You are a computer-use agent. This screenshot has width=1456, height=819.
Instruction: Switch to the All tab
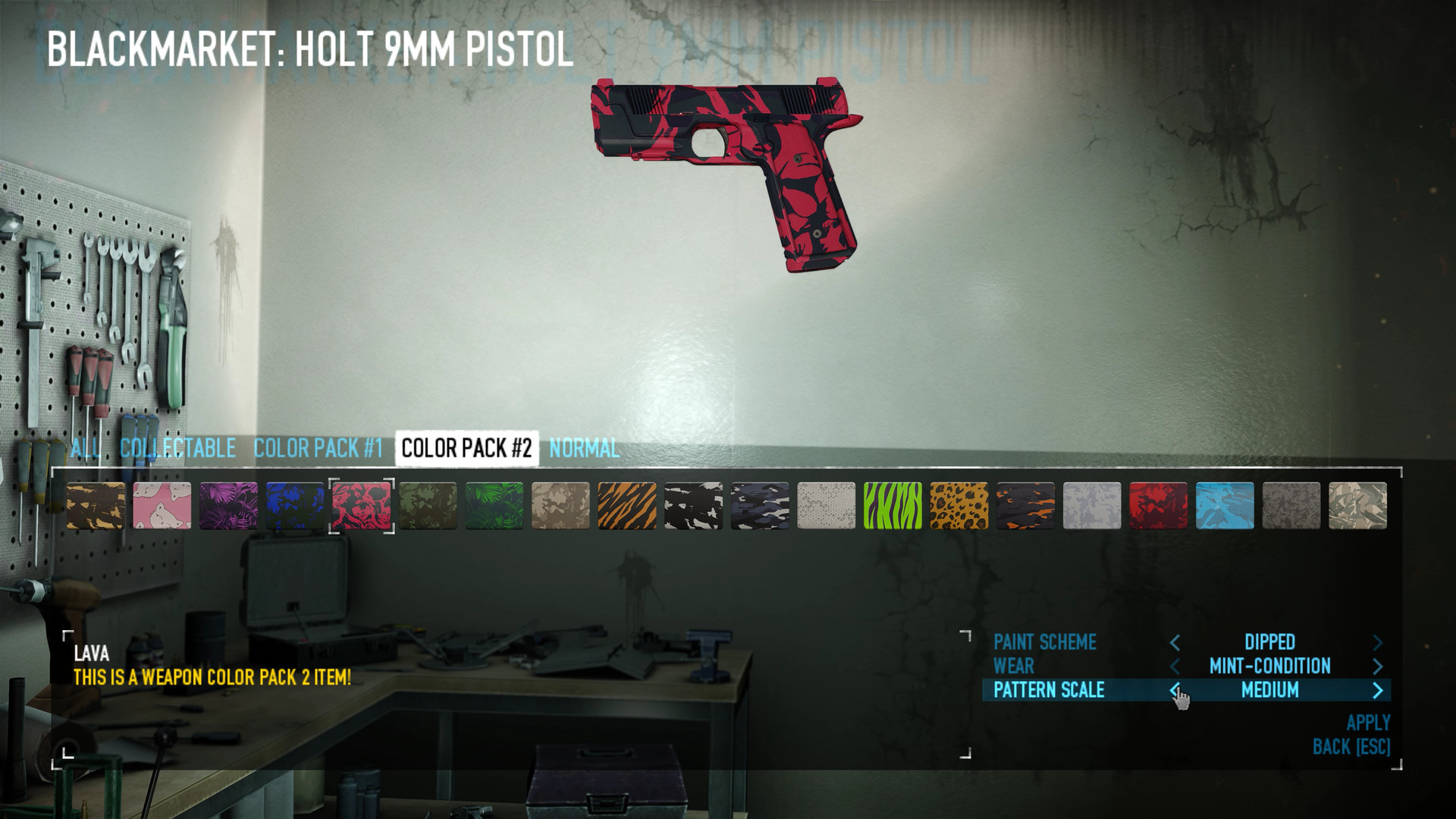[x=85, y=448]
